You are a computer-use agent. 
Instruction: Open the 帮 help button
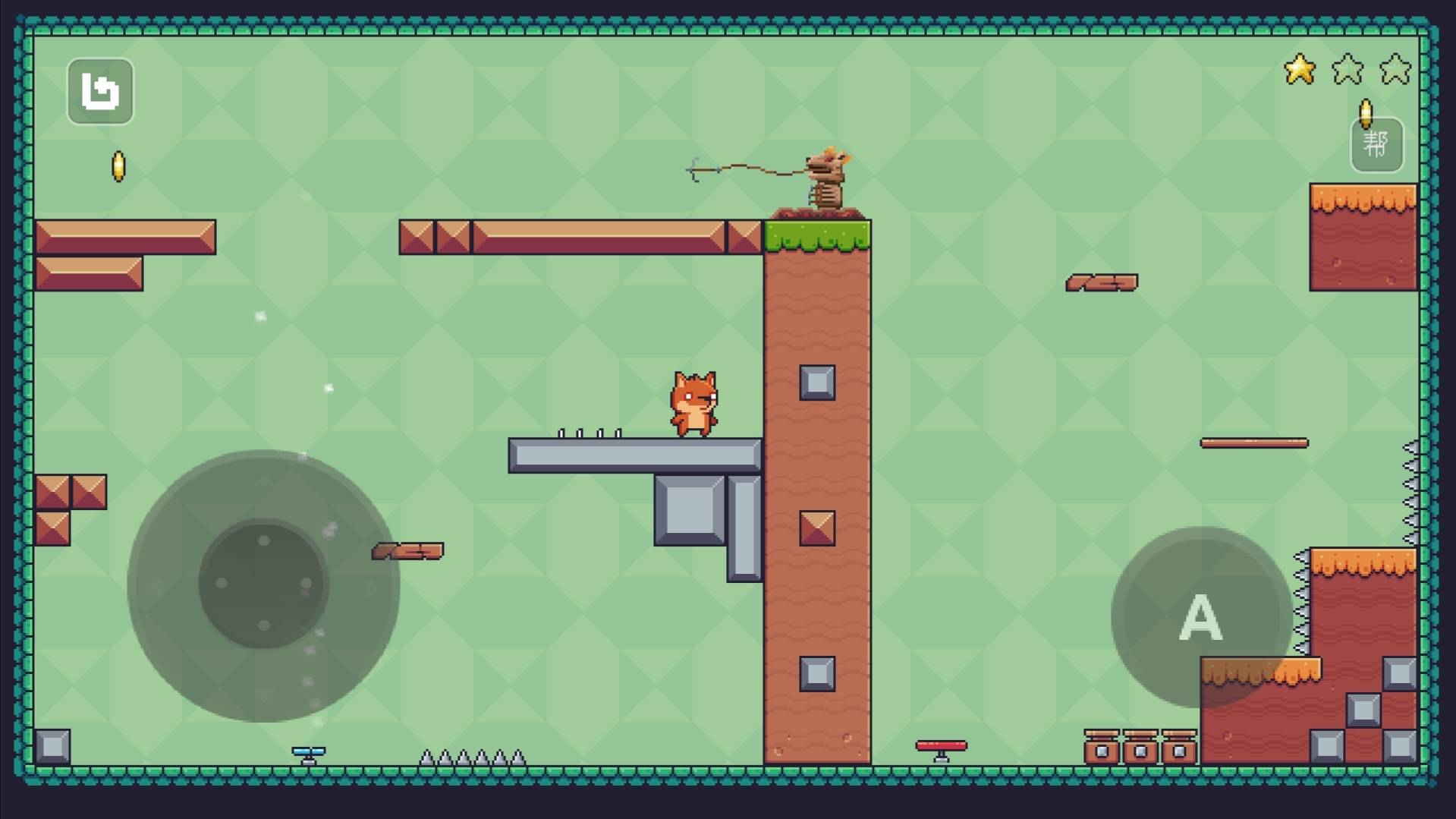[x=1376, y=144]
